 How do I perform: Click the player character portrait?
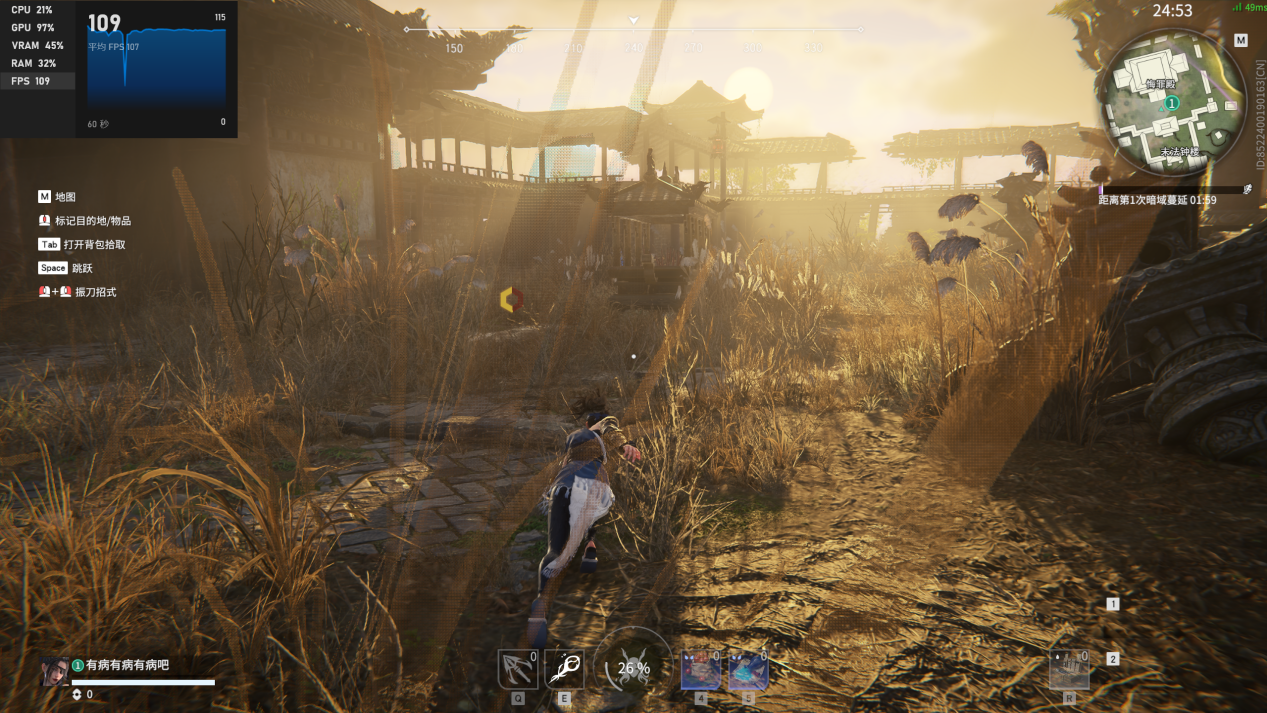click(x=55, y=671)
